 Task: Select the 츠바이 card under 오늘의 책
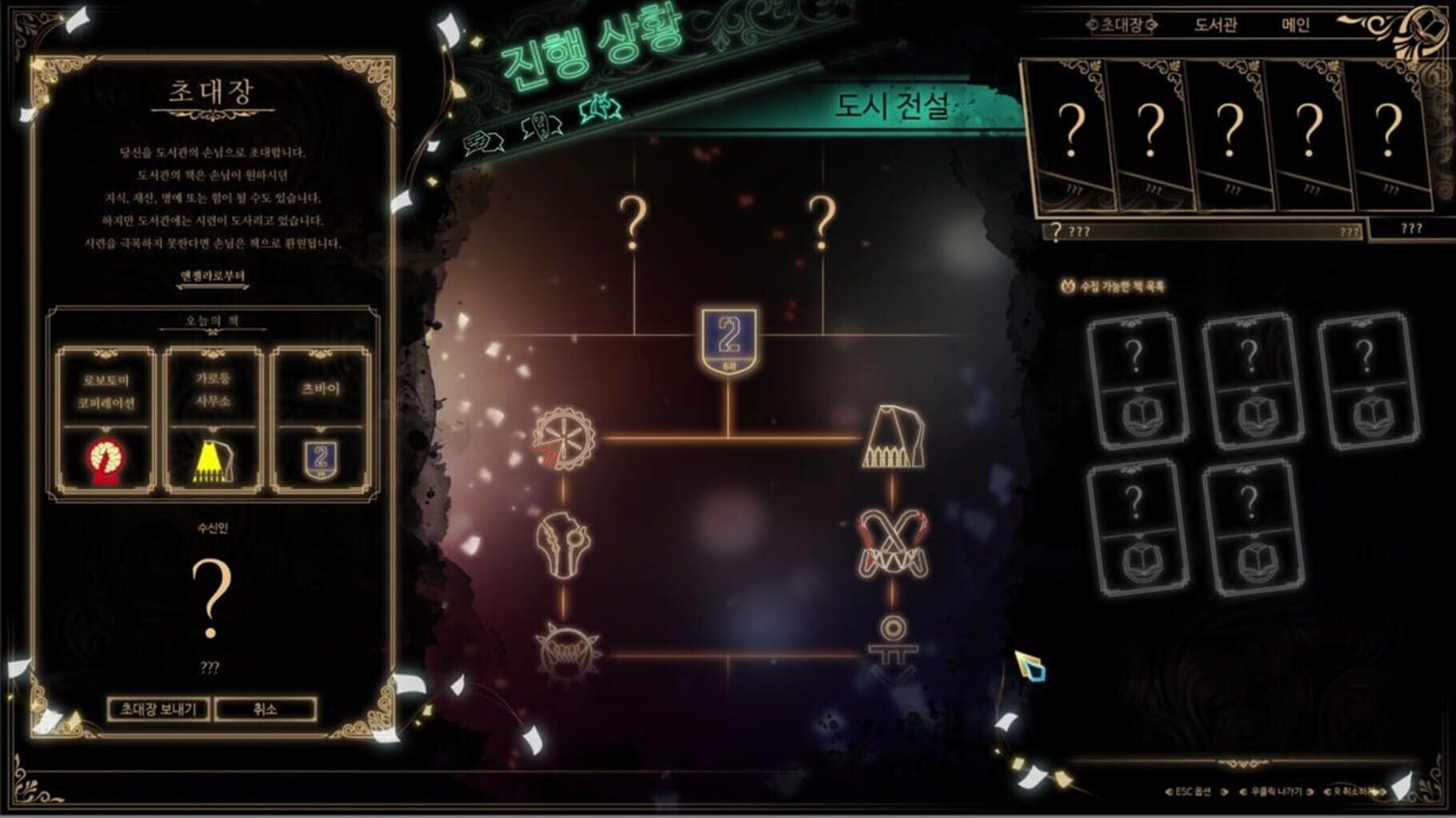pyautogui.click(x=321, y=421)
